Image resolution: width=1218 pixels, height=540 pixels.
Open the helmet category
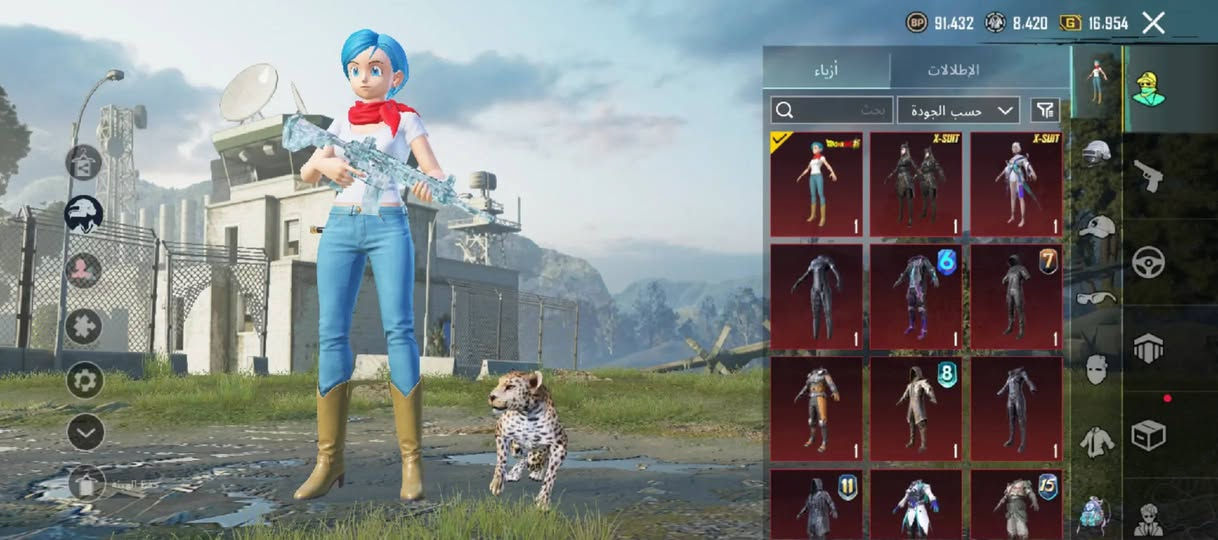pos(1096,154)
